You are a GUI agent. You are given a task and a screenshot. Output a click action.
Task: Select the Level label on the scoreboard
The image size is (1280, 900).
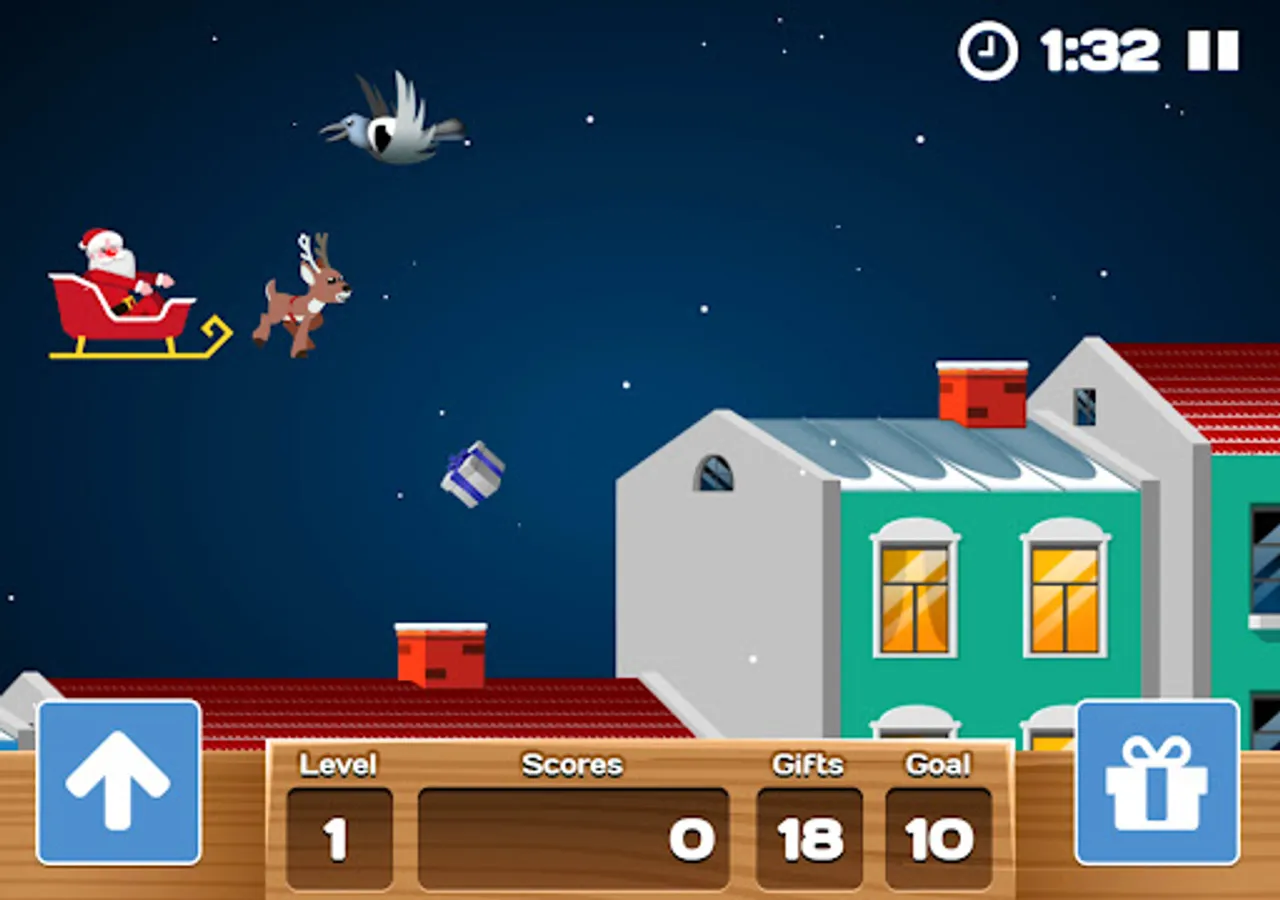339,765
